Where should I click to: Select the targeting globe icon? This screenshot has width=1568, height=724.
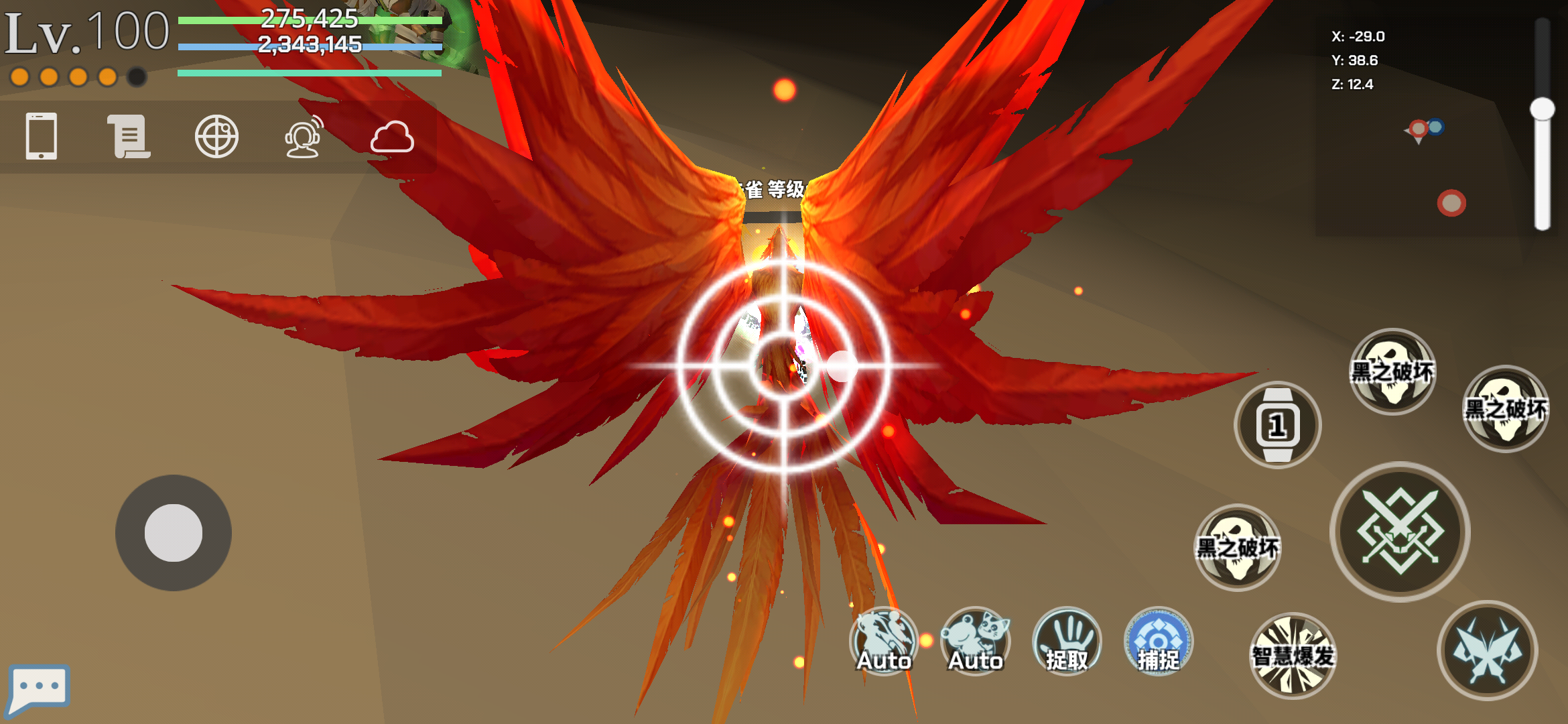217,136
